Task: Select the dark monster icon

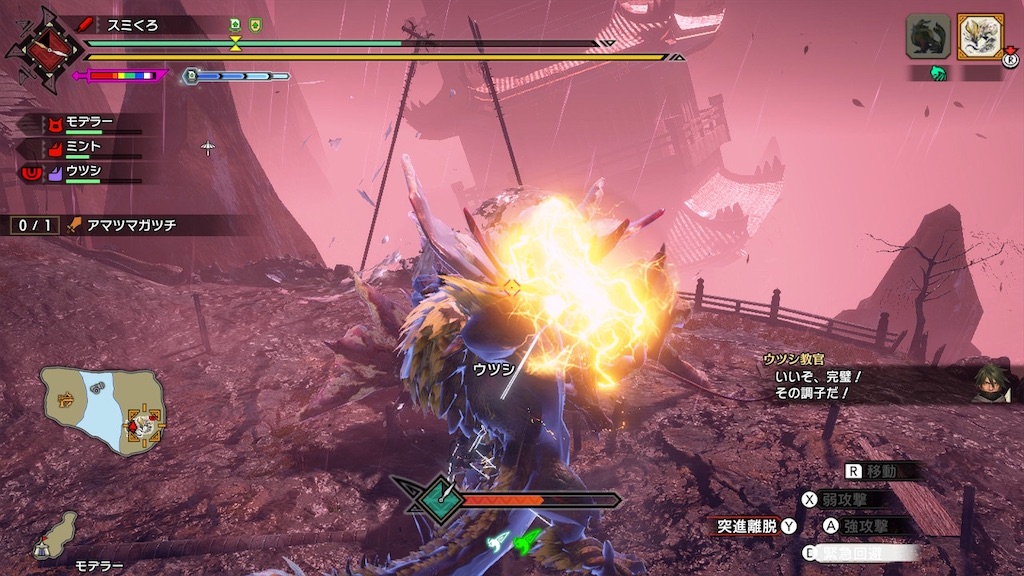Action: pyautogui.click(x=928, y=37)
